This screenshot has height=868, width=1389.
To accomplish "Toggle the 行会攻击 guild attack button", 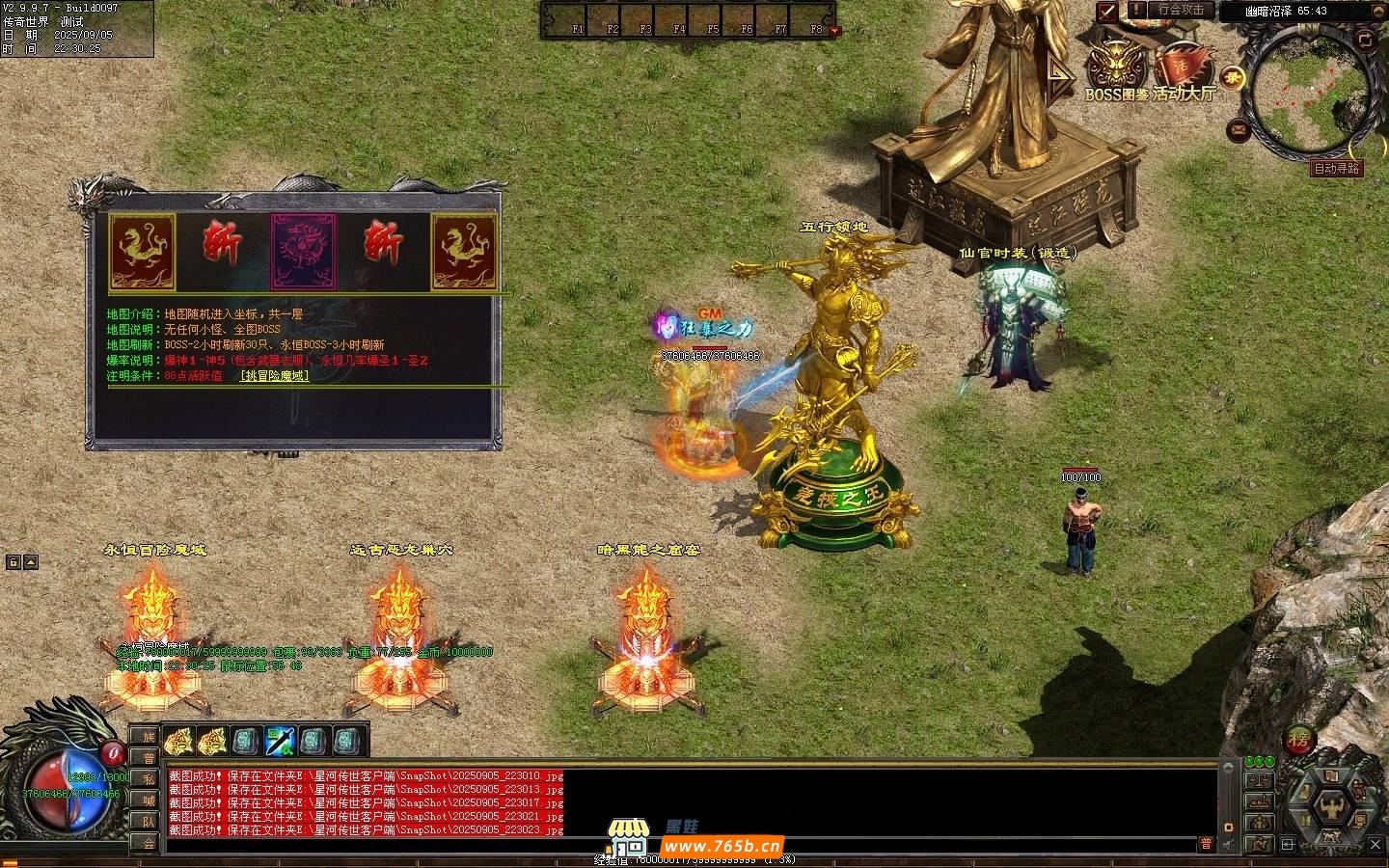I will pyautogui.click(x=1181, y=11).
